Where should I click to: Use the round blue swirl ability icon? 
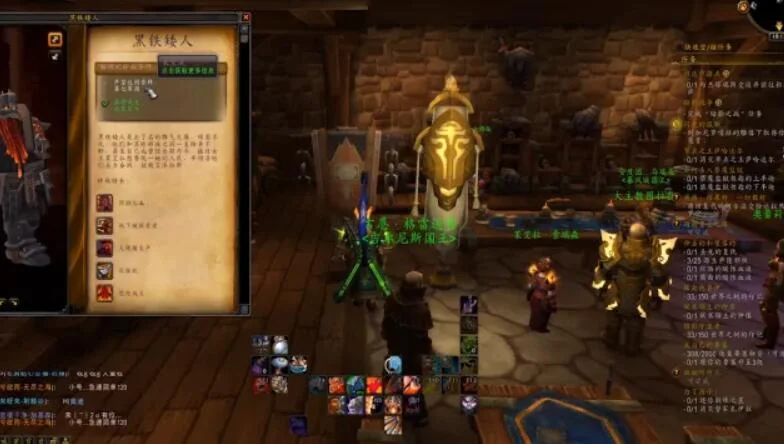[x=393, y=365]
